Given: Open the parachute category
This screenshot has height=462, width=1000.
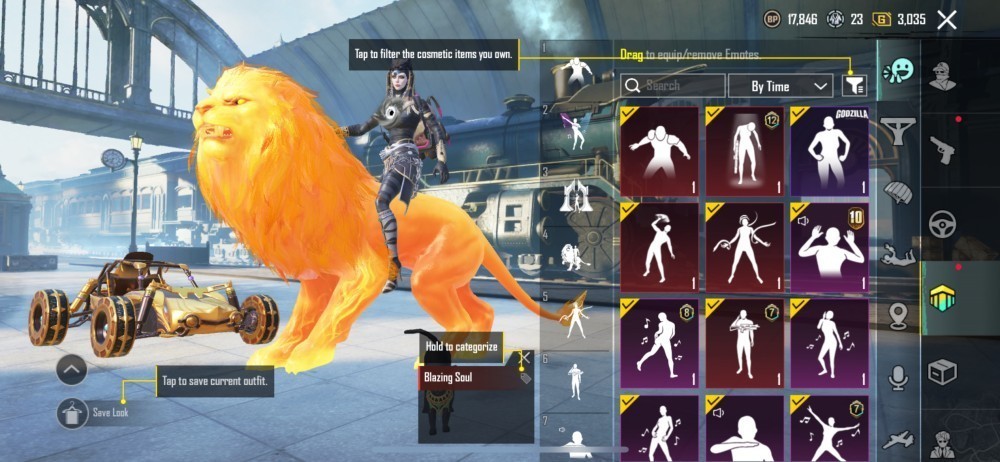Looking at the screenshot, I should 899,191.
